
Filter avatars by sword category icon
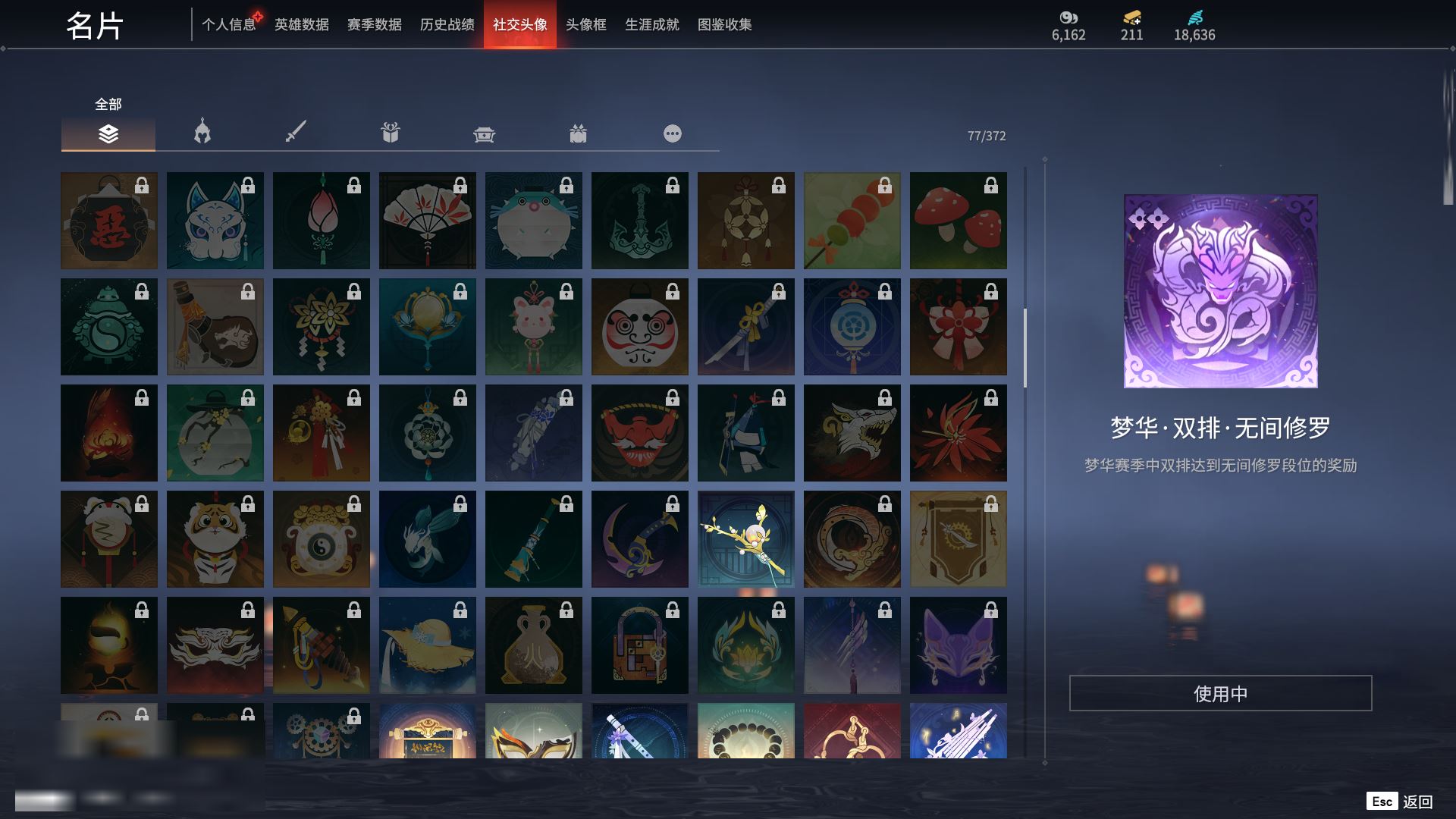pyautogui.click(x=296, y=133)
